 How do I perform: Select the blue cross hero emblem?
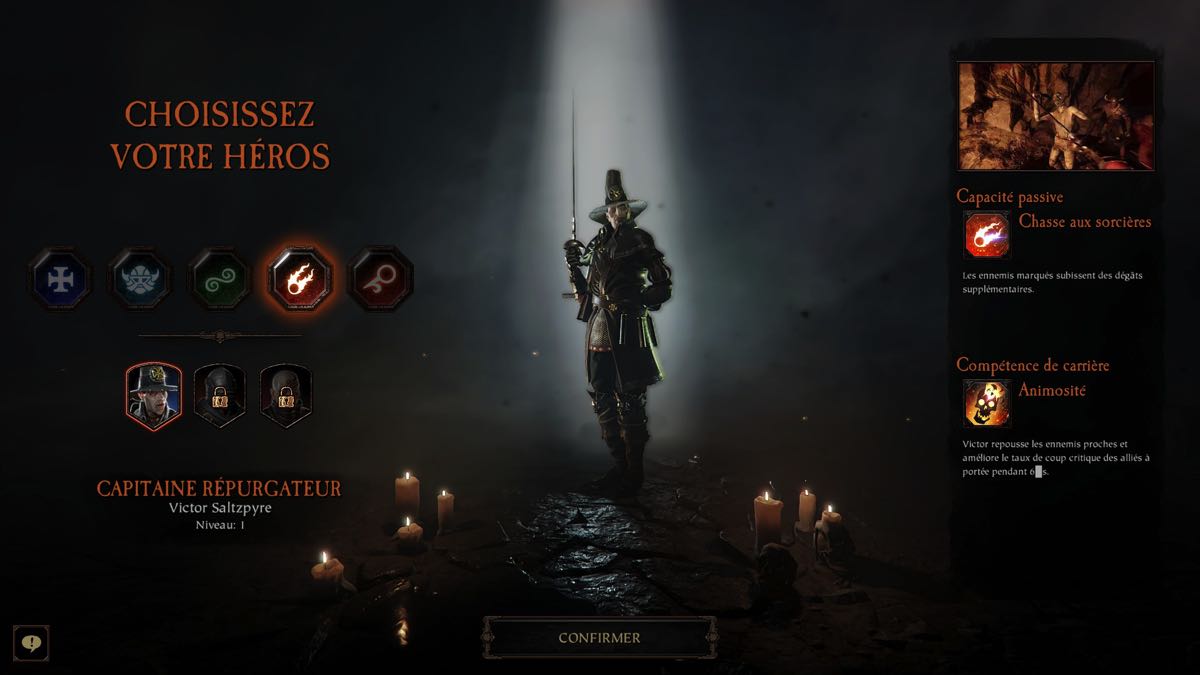coord(60,277)
